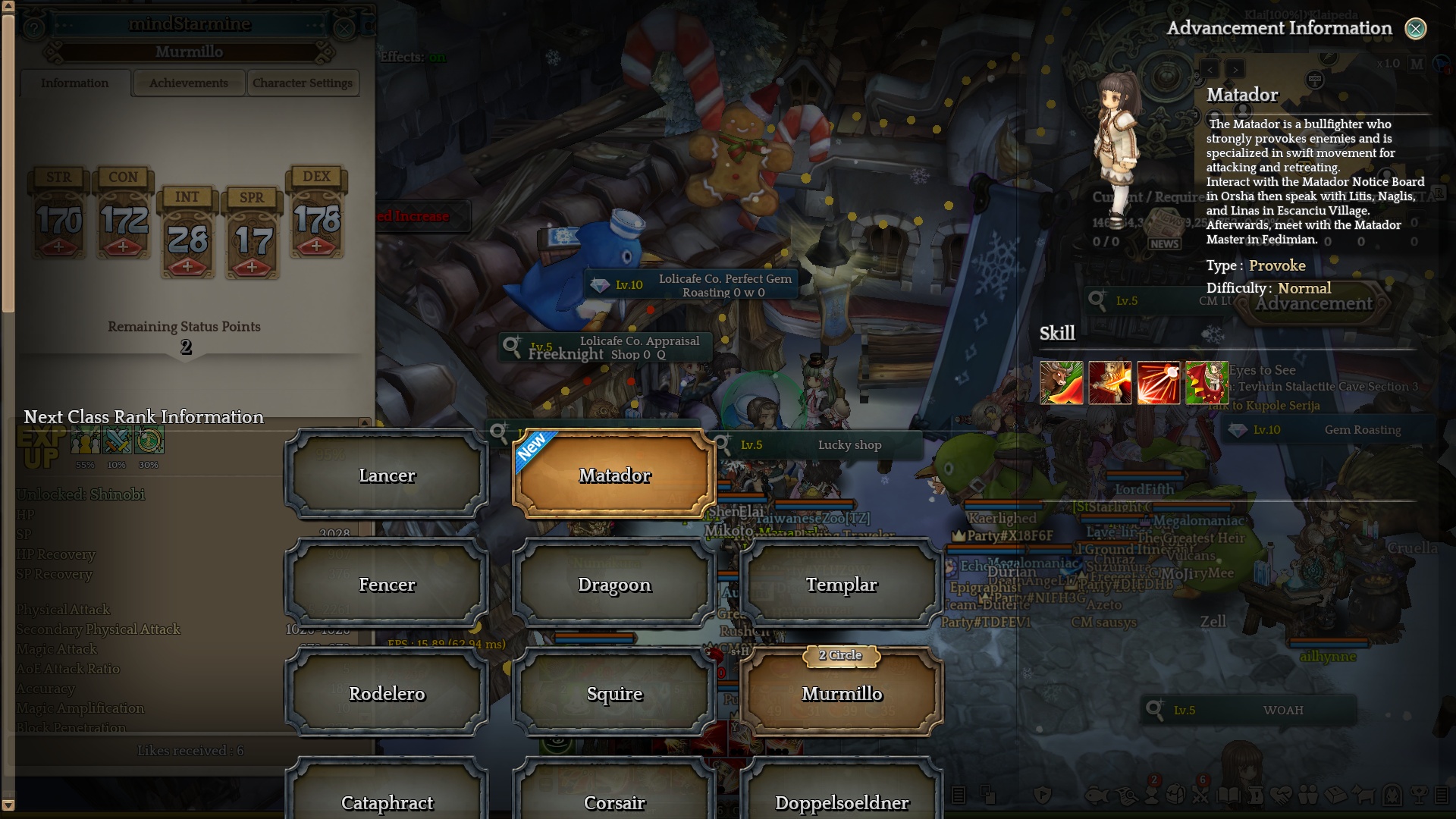This screenshot has height=819, width=1456.
Task: Click the Squire class button
Action: tap(614, 694)
